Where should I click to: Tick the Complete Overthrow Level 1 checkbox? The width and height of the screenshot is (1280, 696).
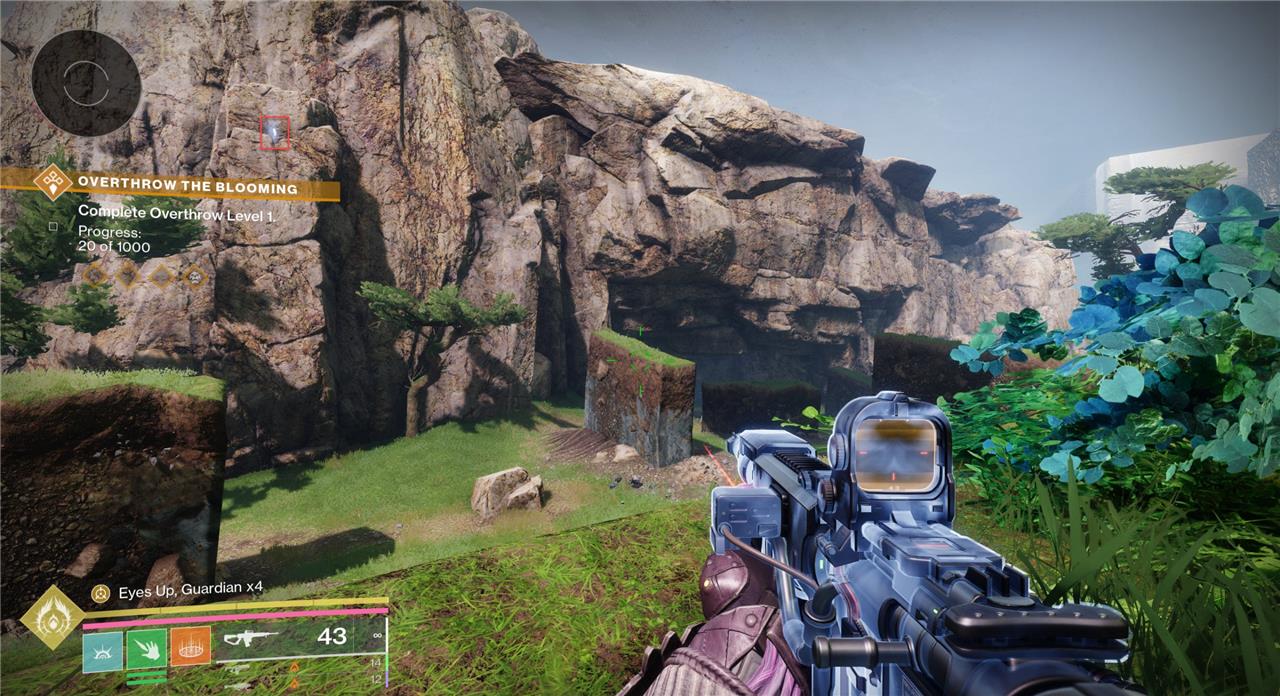52,226
